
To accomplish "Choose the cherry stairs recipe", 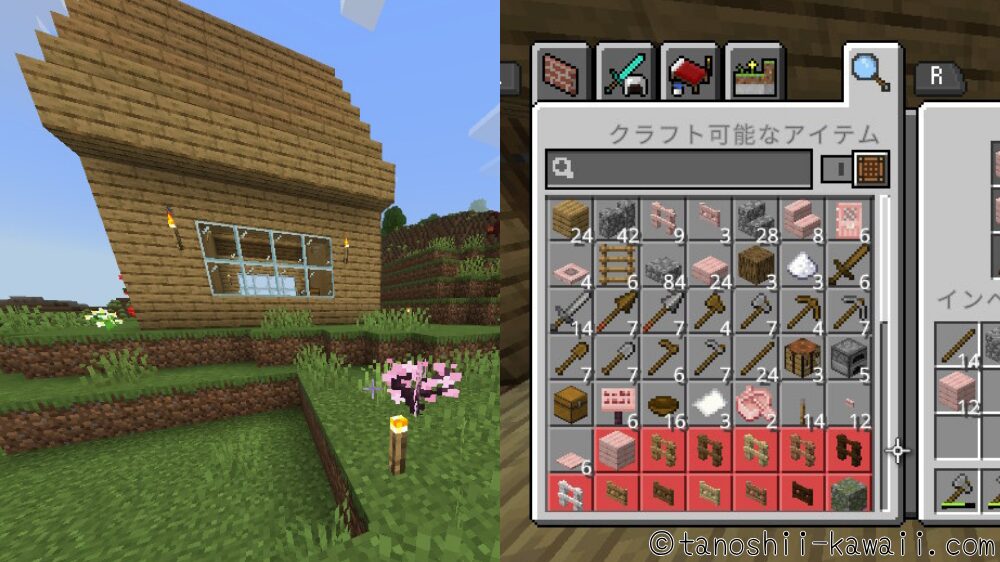I will pos(800,219).
